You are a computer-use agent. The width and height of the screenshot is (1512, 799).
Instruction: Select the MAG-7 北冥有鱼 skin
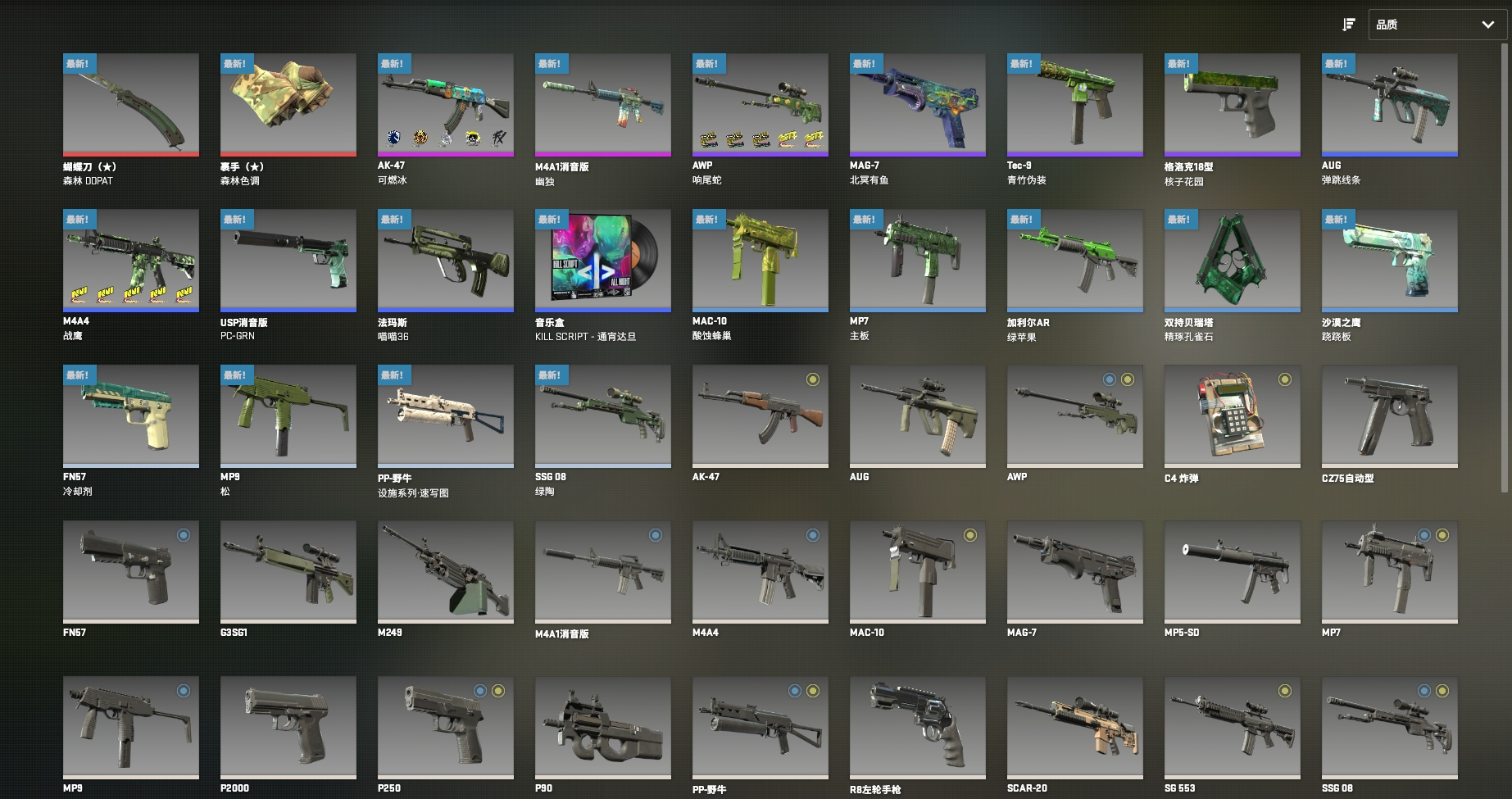pyautogui.click(x=918, y=104)
